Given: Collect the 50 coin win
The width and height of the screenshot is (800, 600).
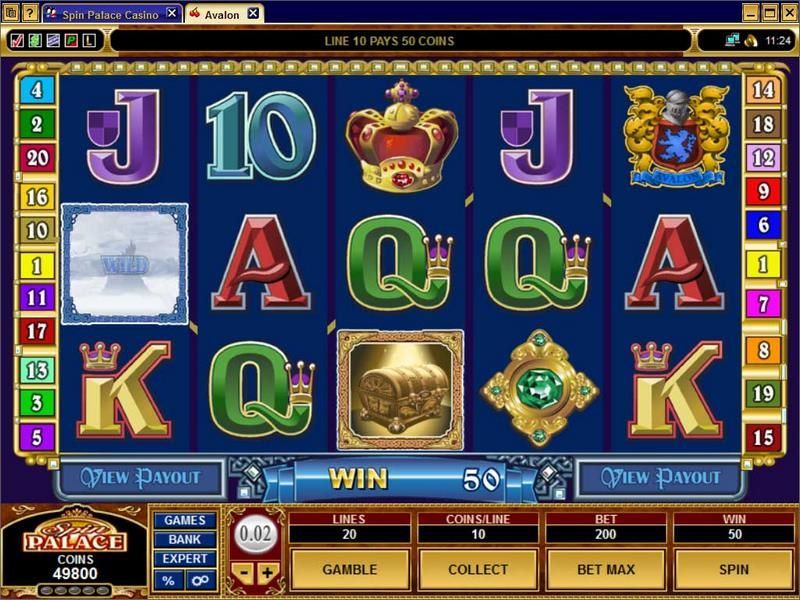Looking at the screenshot, I should point(477,569).
